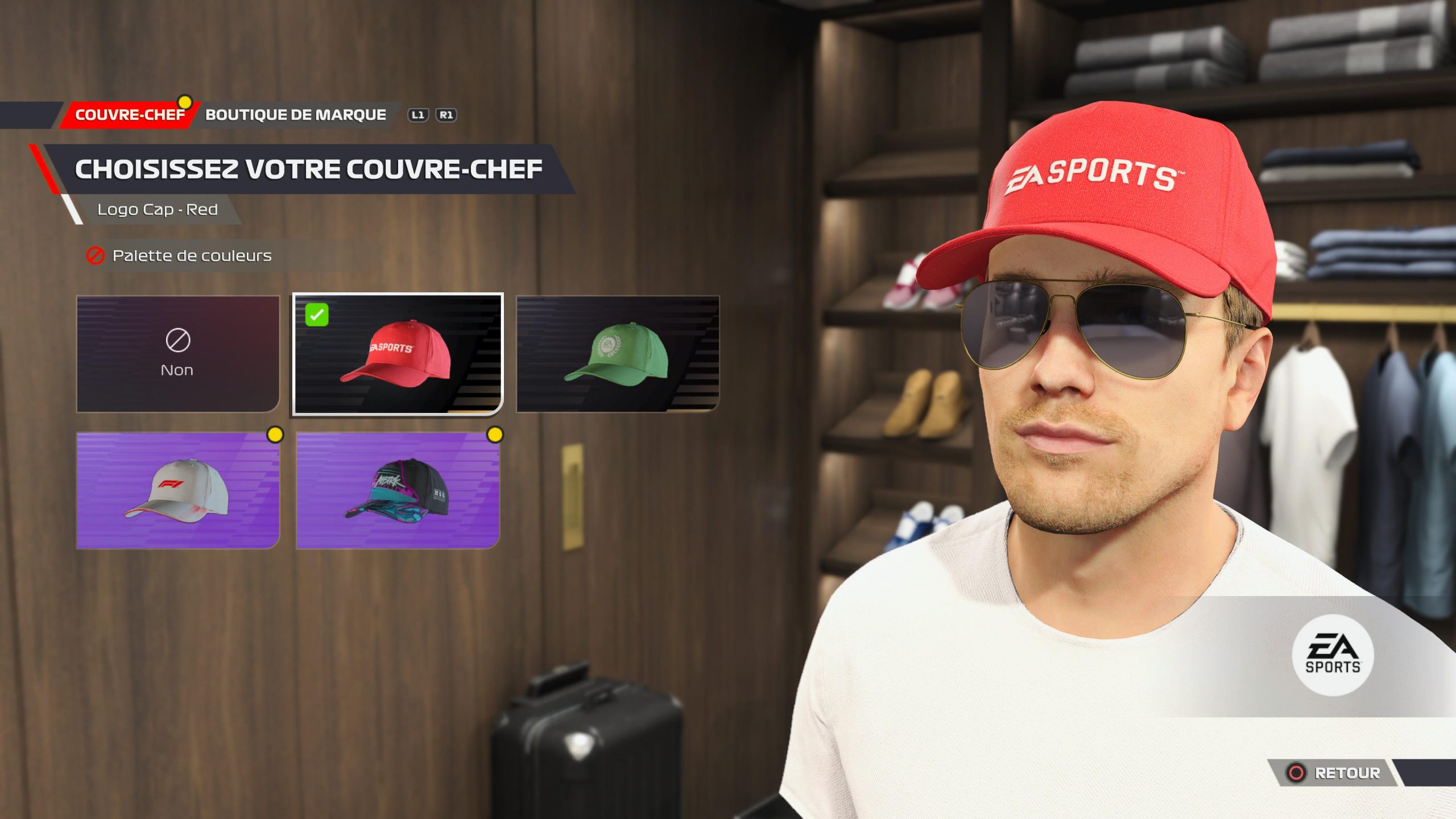
Task: Click the Retour back button
Action: [1334, 773]
